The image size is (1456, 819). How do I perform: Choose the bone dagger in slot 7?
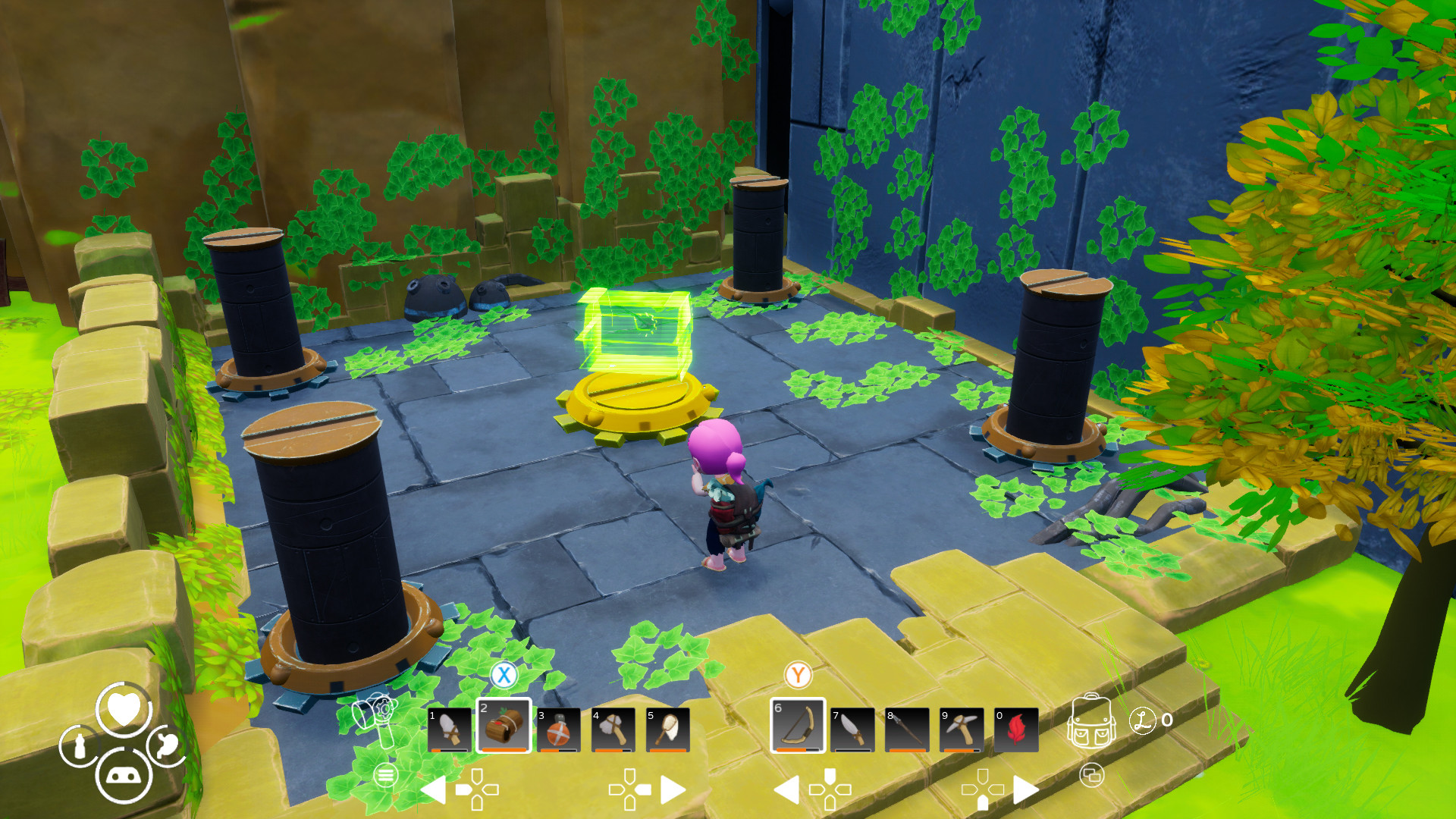click(x=852, y=730)
